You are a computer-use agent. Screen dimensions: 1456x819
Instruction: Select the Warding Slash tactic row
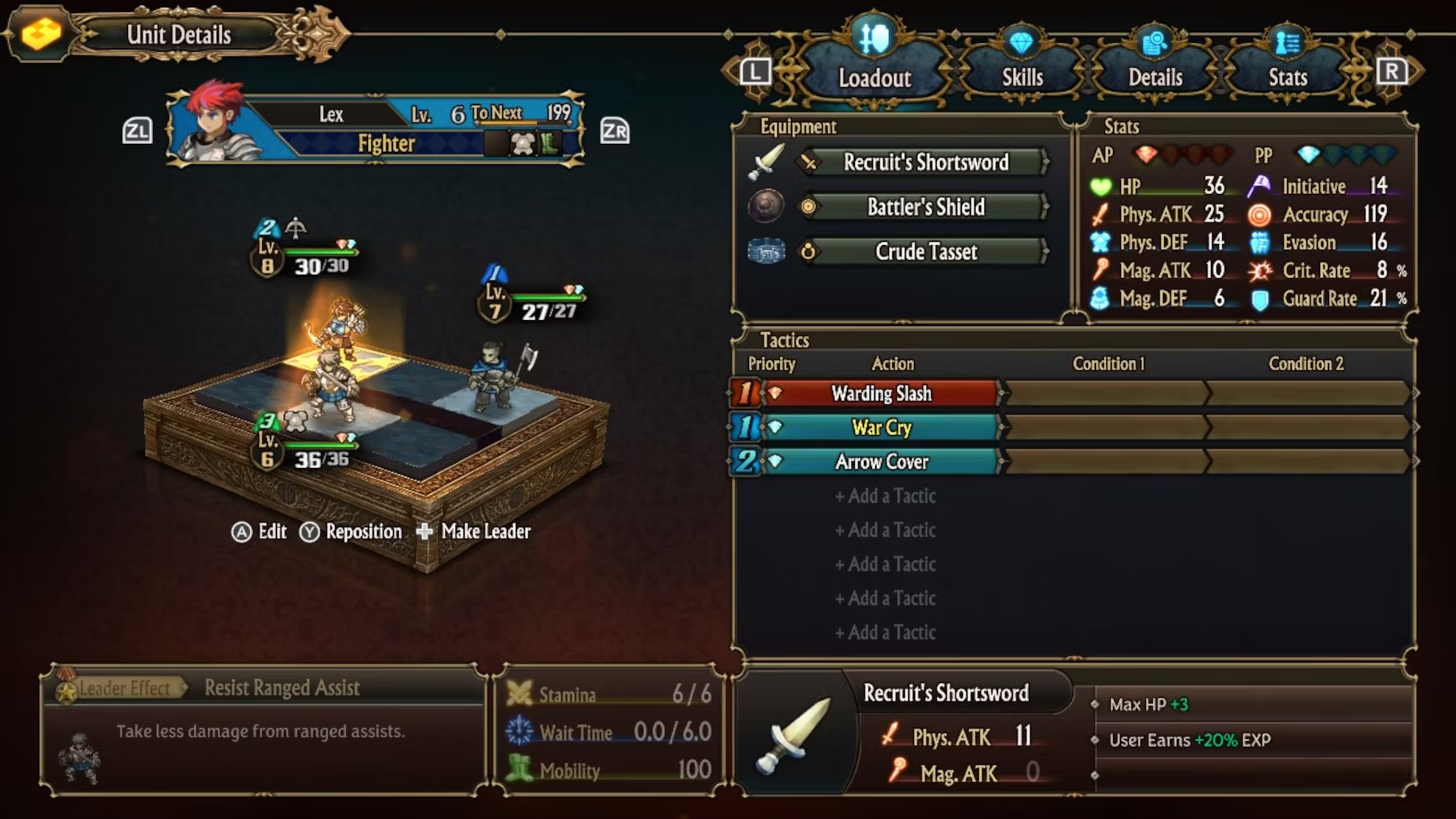[x=881, y=394]
